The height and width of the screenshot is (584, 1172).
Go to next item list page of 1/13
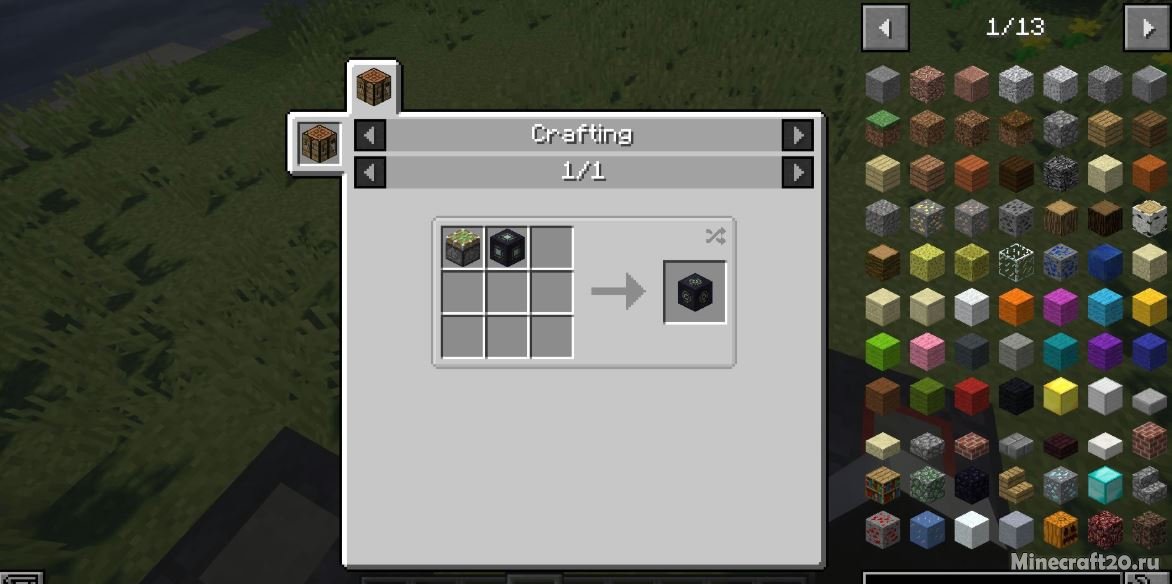coord(1147,28)
